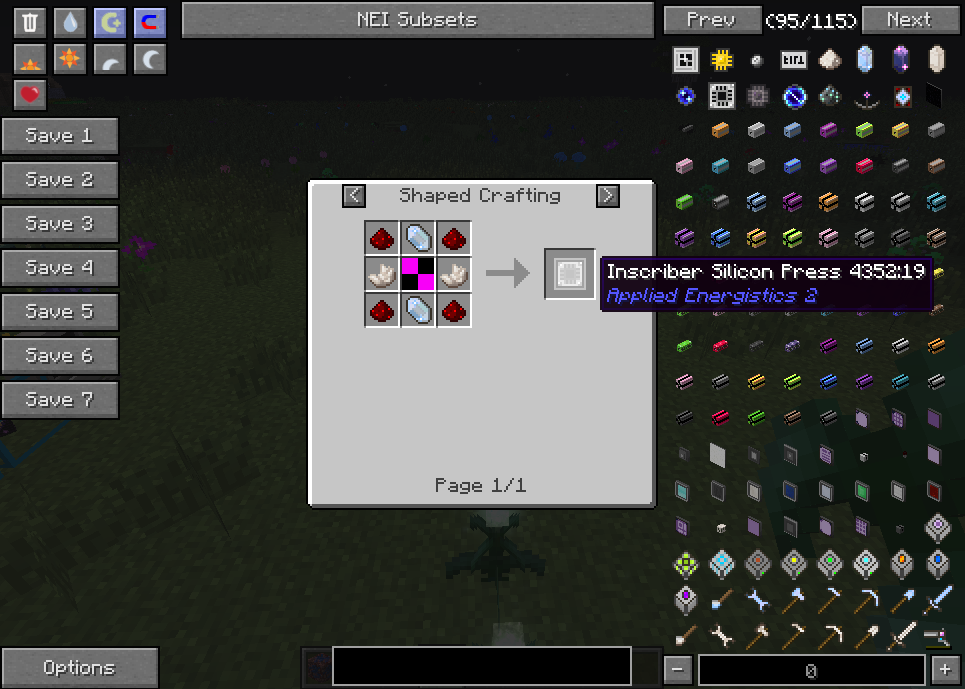Set time to noon with the sun icon
The width and height of the screenshot is (965, 689).
[70, 60]
